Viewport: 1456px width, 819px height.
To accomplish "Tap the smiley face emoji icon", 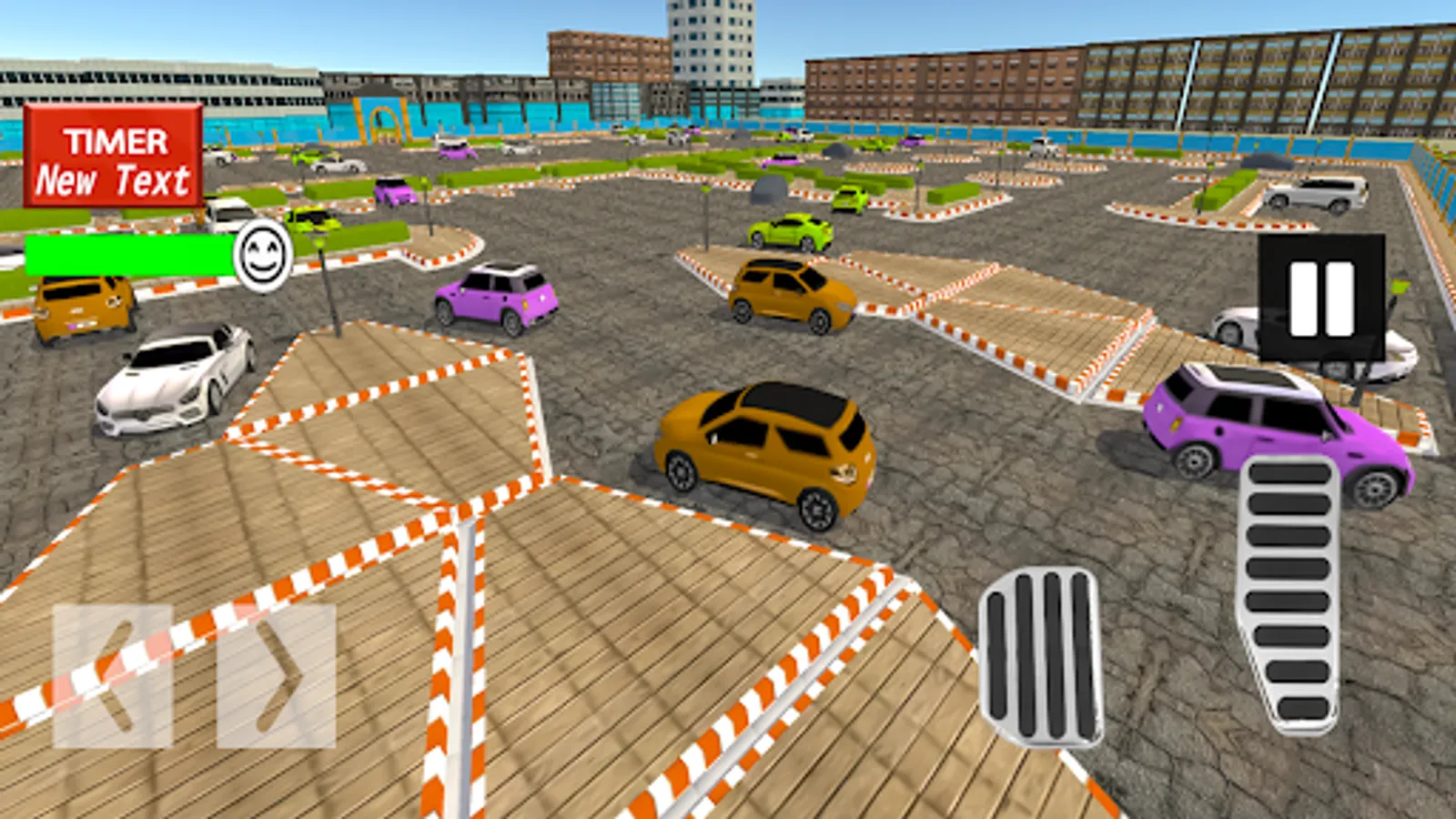I will point(264,258).
